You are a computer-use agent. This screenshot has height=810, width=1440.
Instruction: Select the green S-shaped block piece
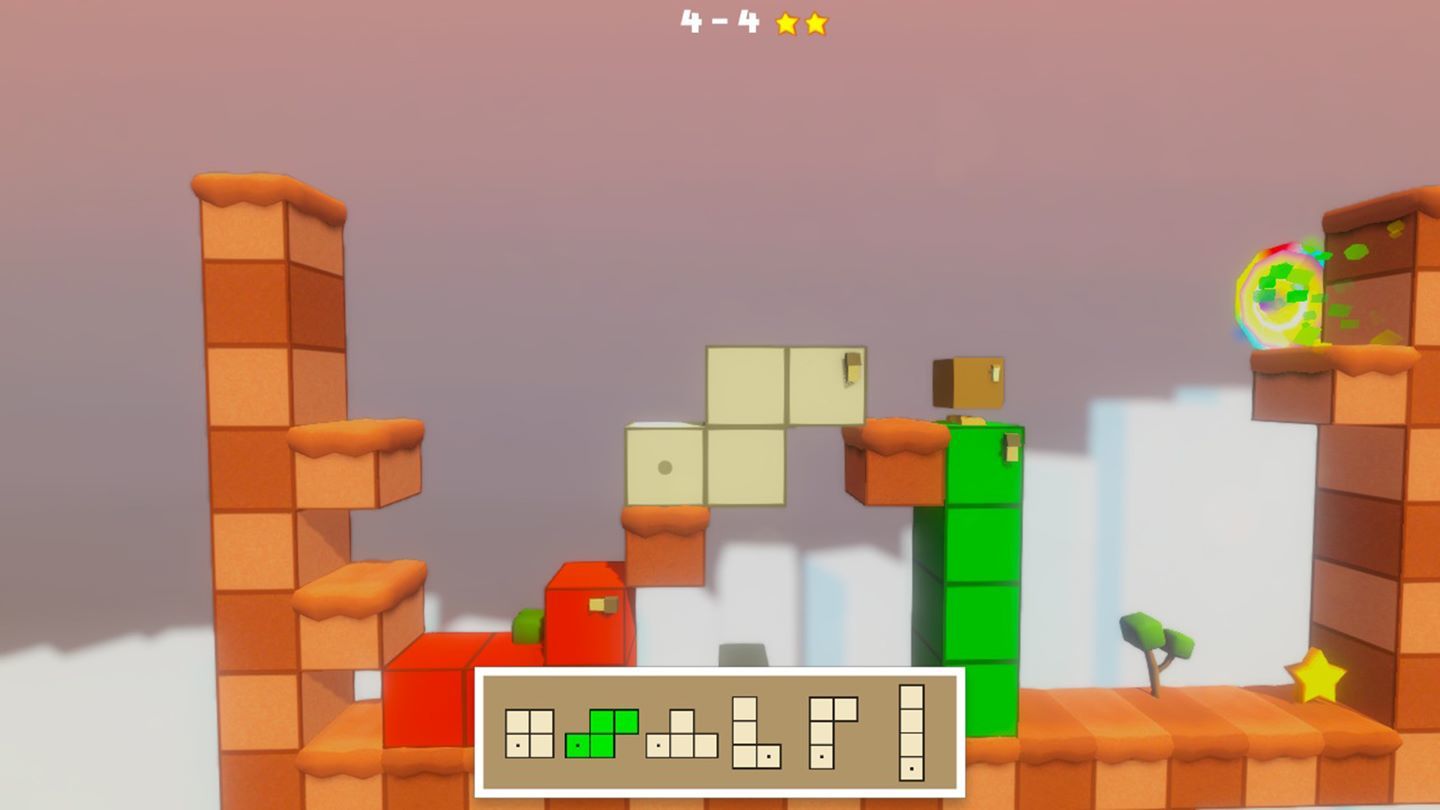(600, 733)
